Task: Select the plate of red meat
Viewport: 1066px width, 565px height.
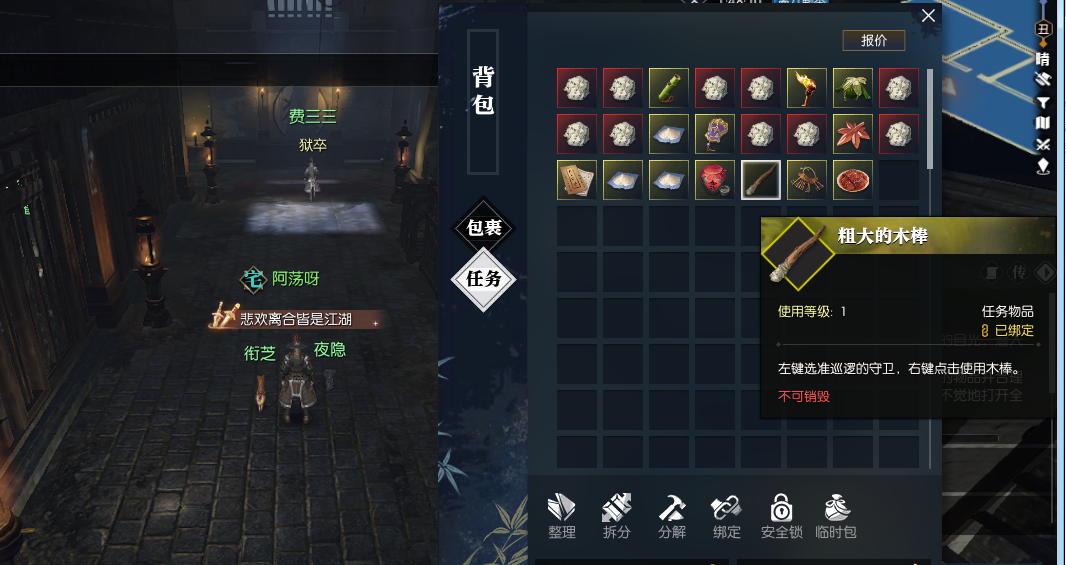Action: coord(853,180)
